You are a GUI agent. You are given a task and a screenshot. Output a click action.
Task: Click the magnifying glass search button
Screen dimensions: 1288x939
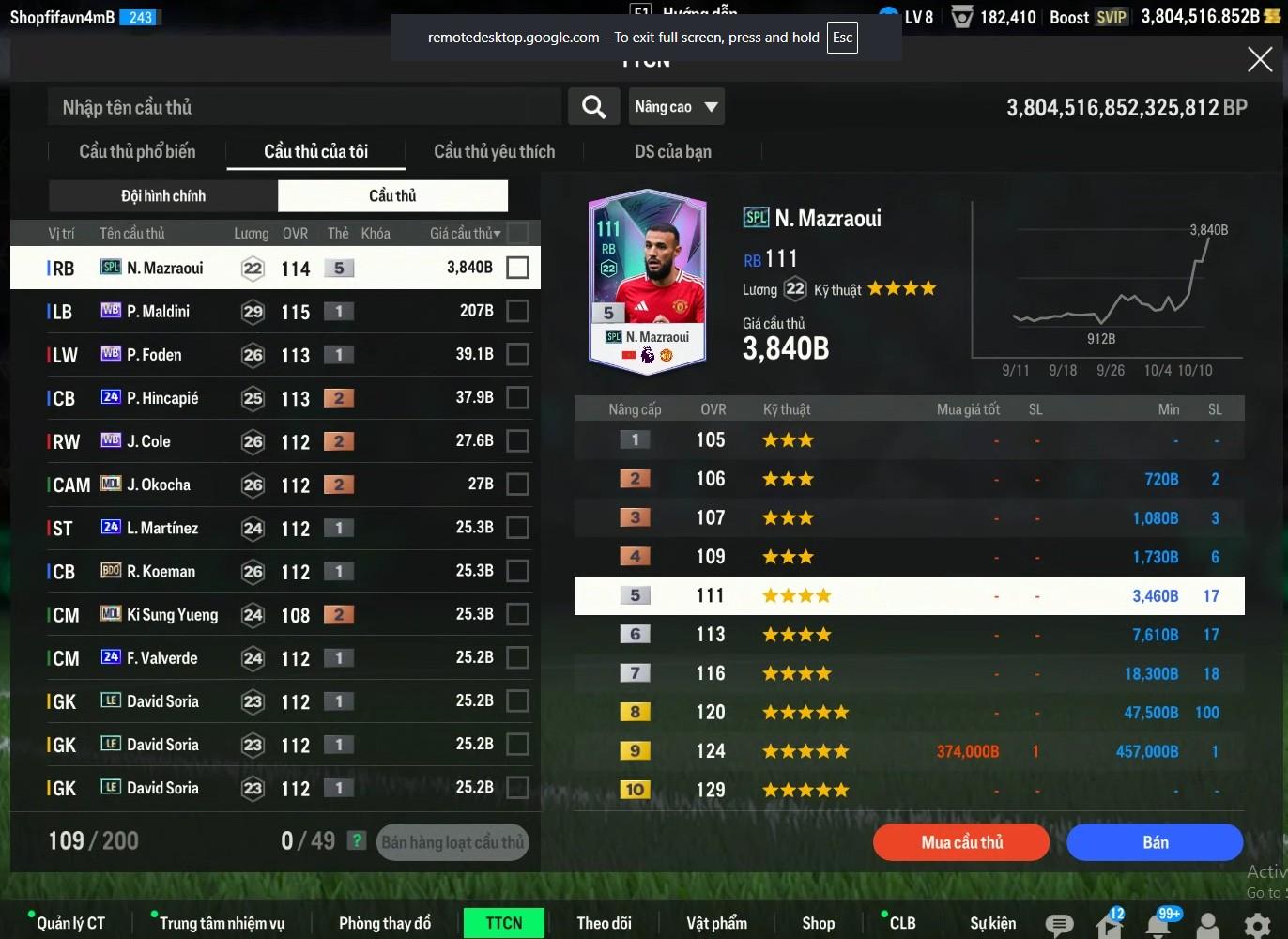click(593, 107)
